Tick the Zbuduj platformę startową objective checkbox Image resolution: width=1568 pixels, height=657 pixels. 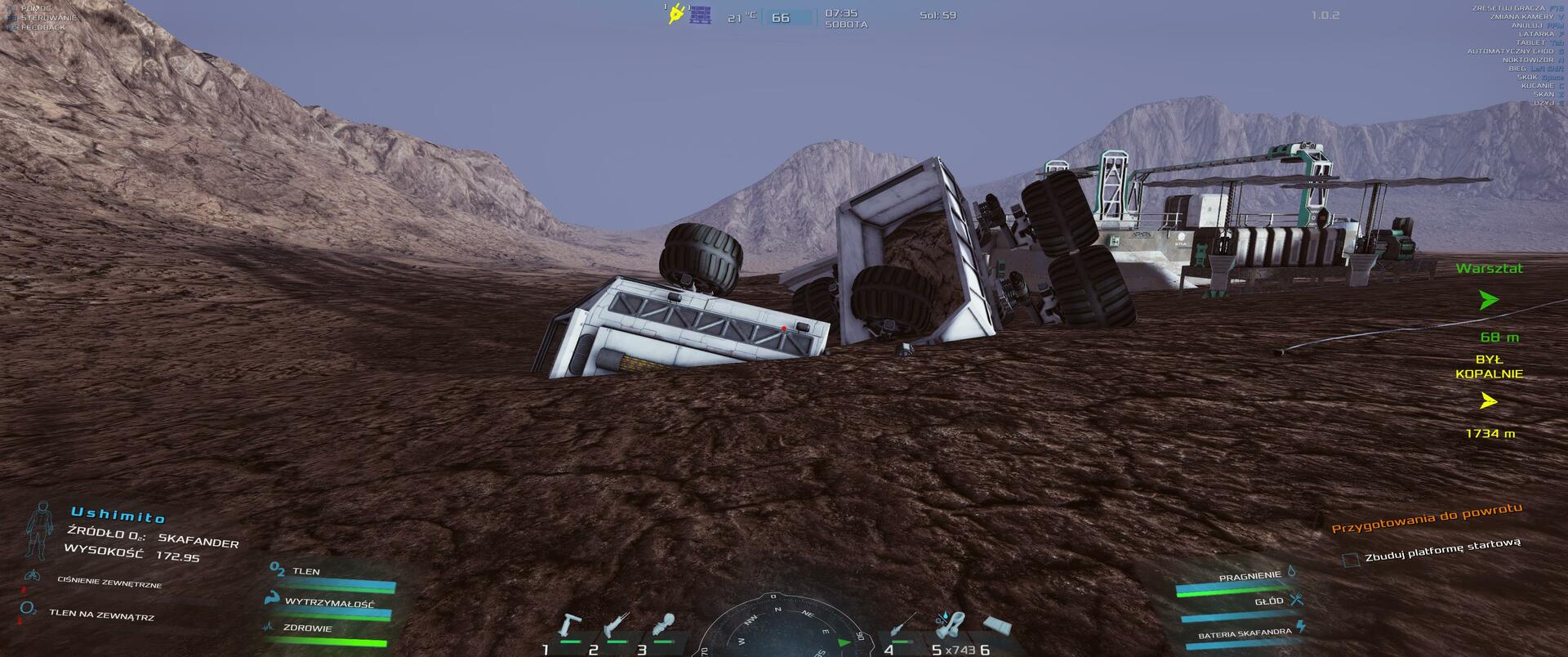(x=1352, y=560)
